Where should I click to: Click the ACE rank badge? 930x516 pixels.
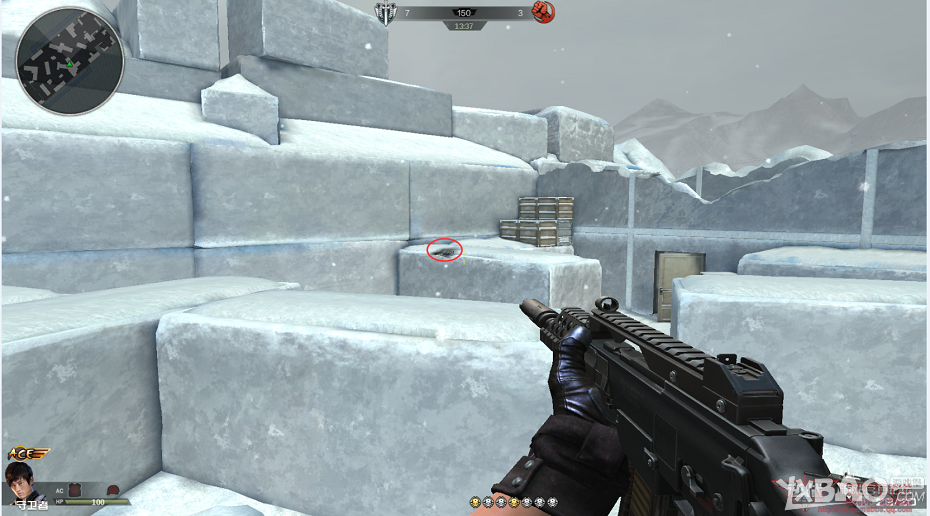tap(27, 455)
